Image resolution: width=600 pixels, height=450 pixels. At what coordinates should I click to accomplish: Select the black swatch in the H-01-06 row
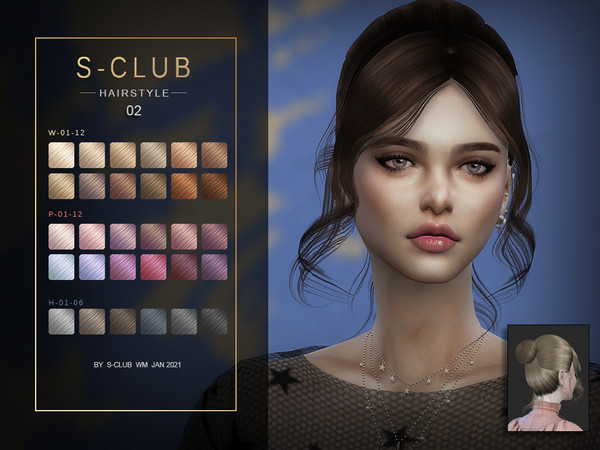[x=213, y=320]
